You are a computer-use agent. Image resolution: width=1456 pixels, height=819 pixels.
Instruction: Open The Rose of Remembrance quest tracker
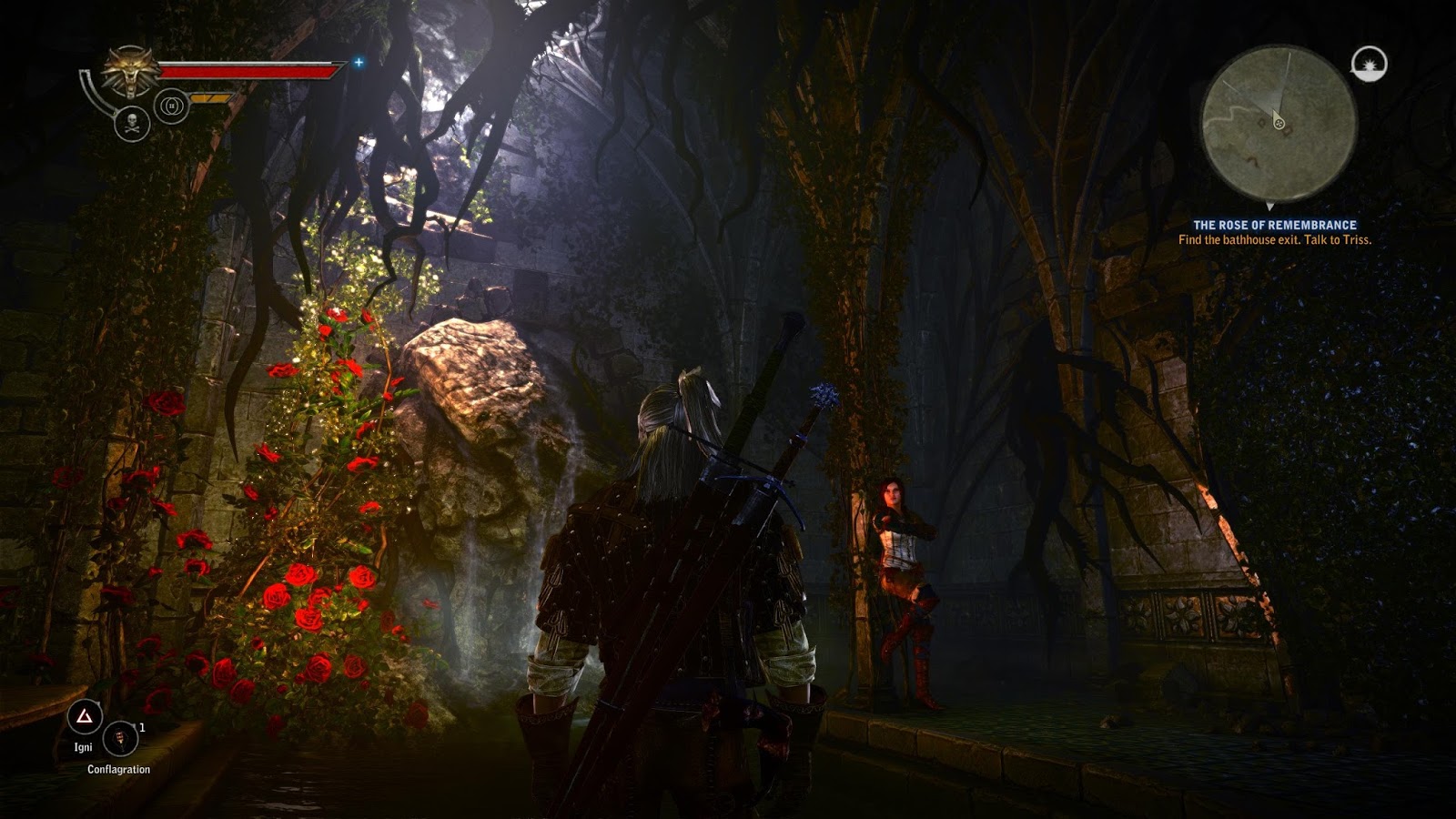[1274, 225]
